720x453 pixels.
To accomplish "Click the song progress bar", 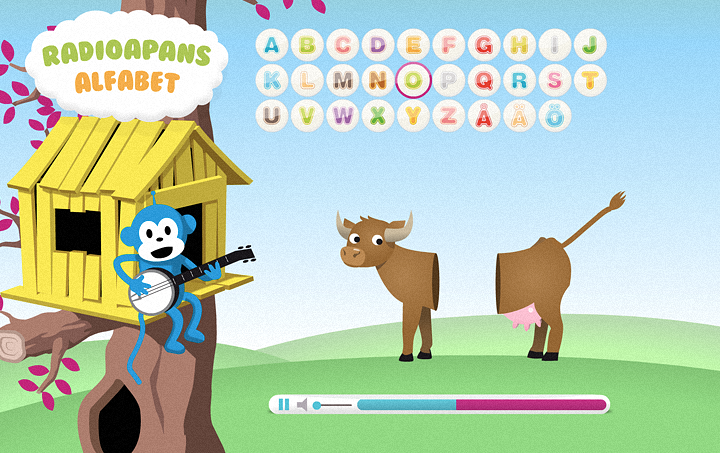I will (481, 405).
